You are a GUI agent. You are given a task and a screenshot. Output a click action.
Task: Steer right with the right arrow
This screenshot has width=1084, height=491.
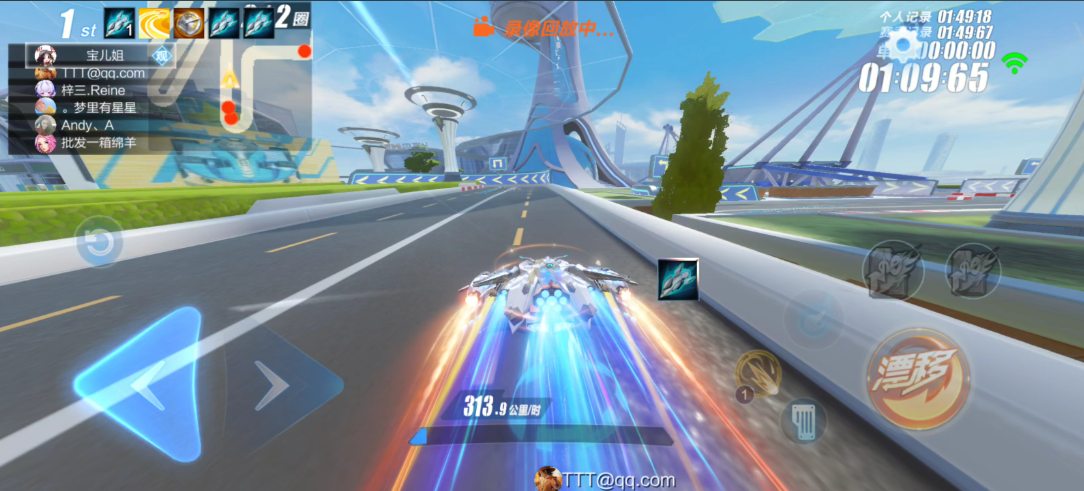point(273,385)
